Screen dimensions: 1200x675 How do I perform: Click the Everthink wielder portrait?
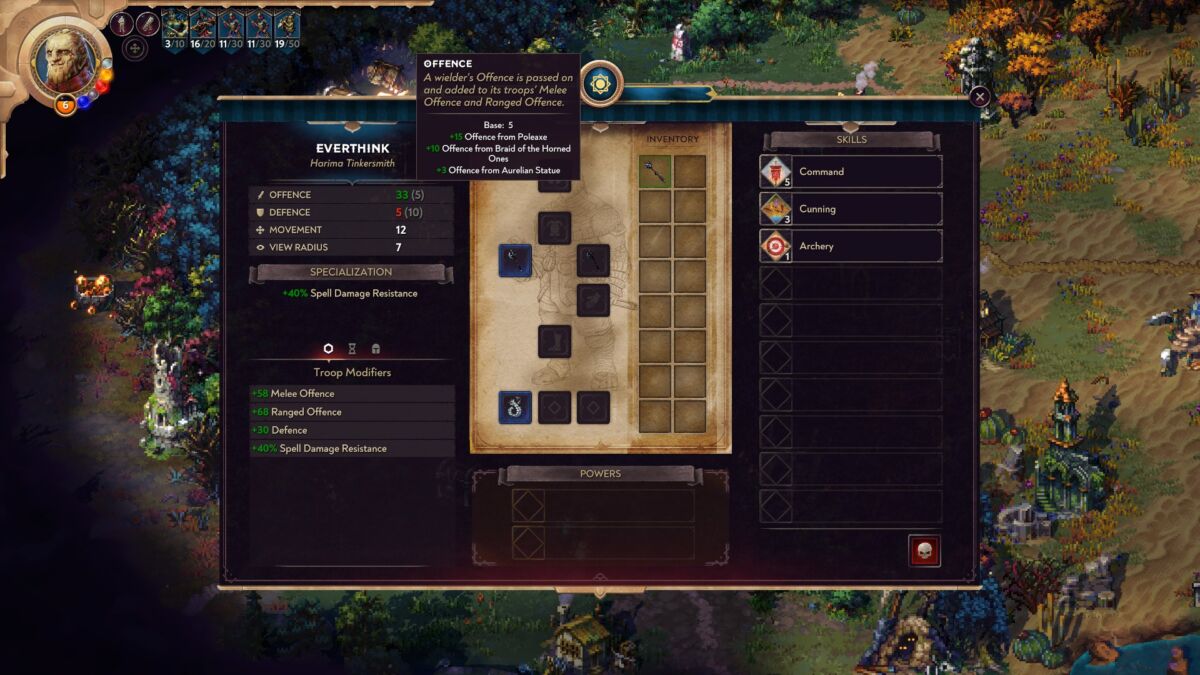tap(66, 58)
